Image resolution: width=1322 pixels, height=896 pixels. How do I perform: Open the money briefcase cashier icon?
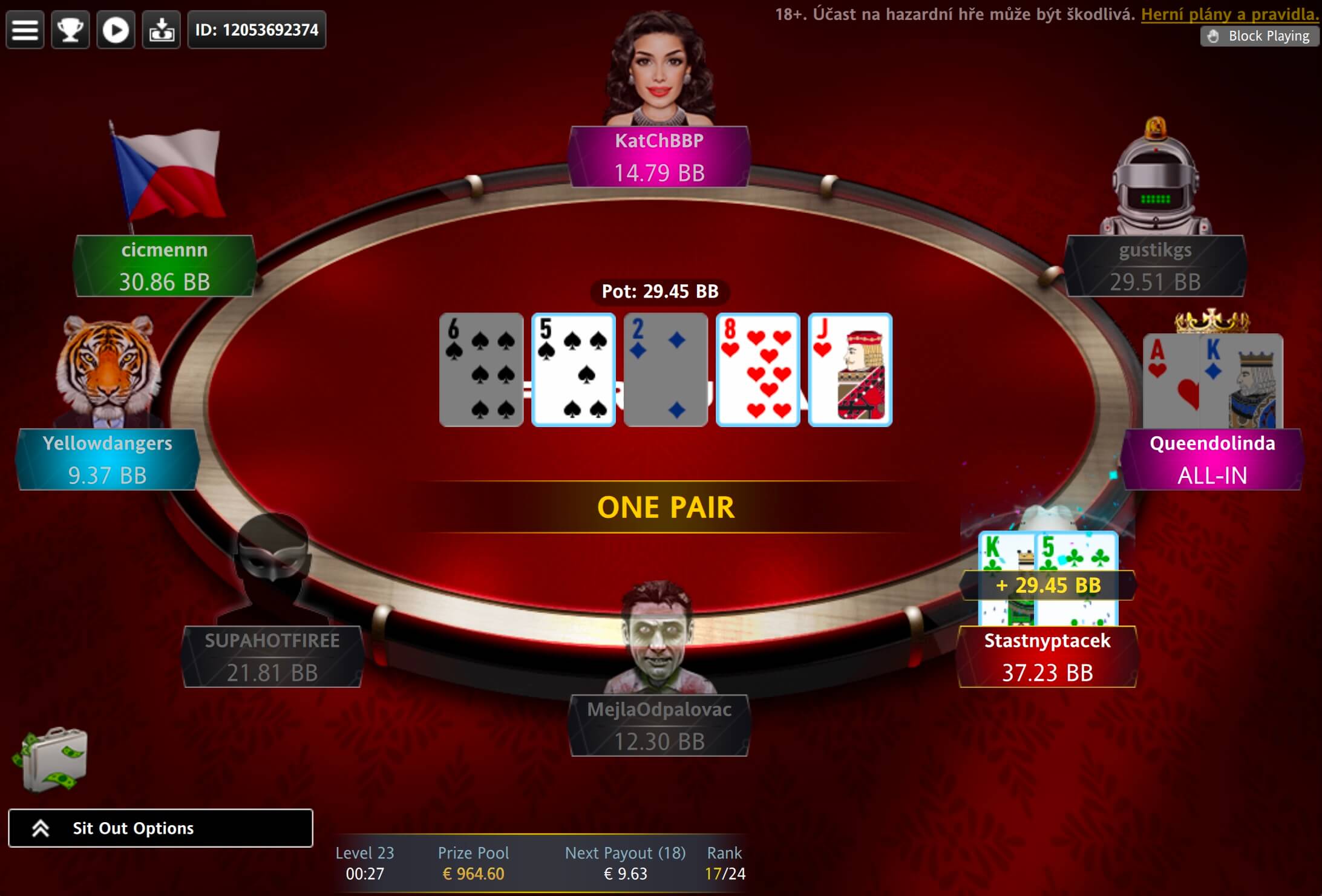51,760
